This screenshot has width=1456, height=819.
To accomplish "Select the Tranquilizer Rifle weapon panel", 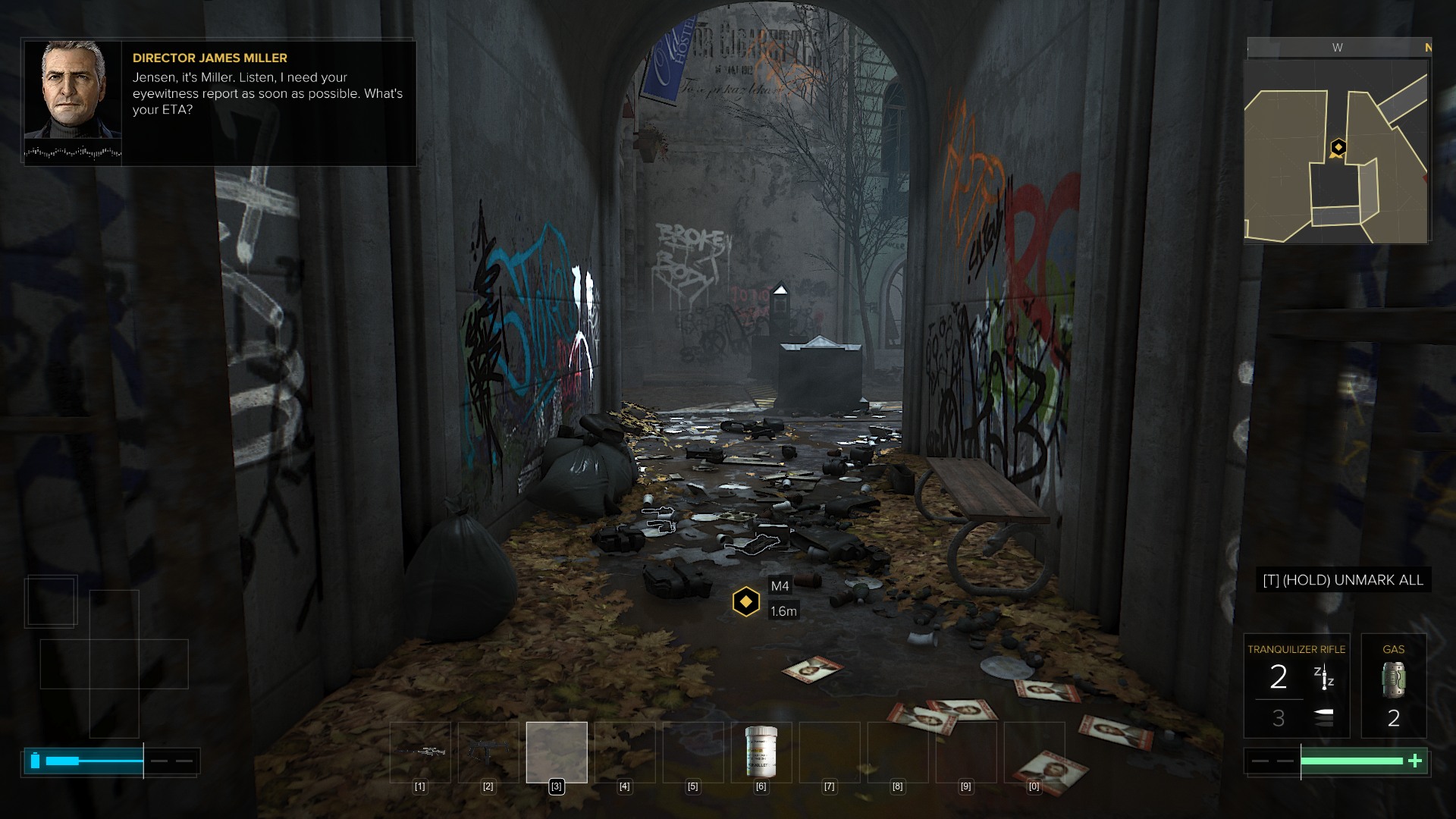I will [x=1296, y=686].
